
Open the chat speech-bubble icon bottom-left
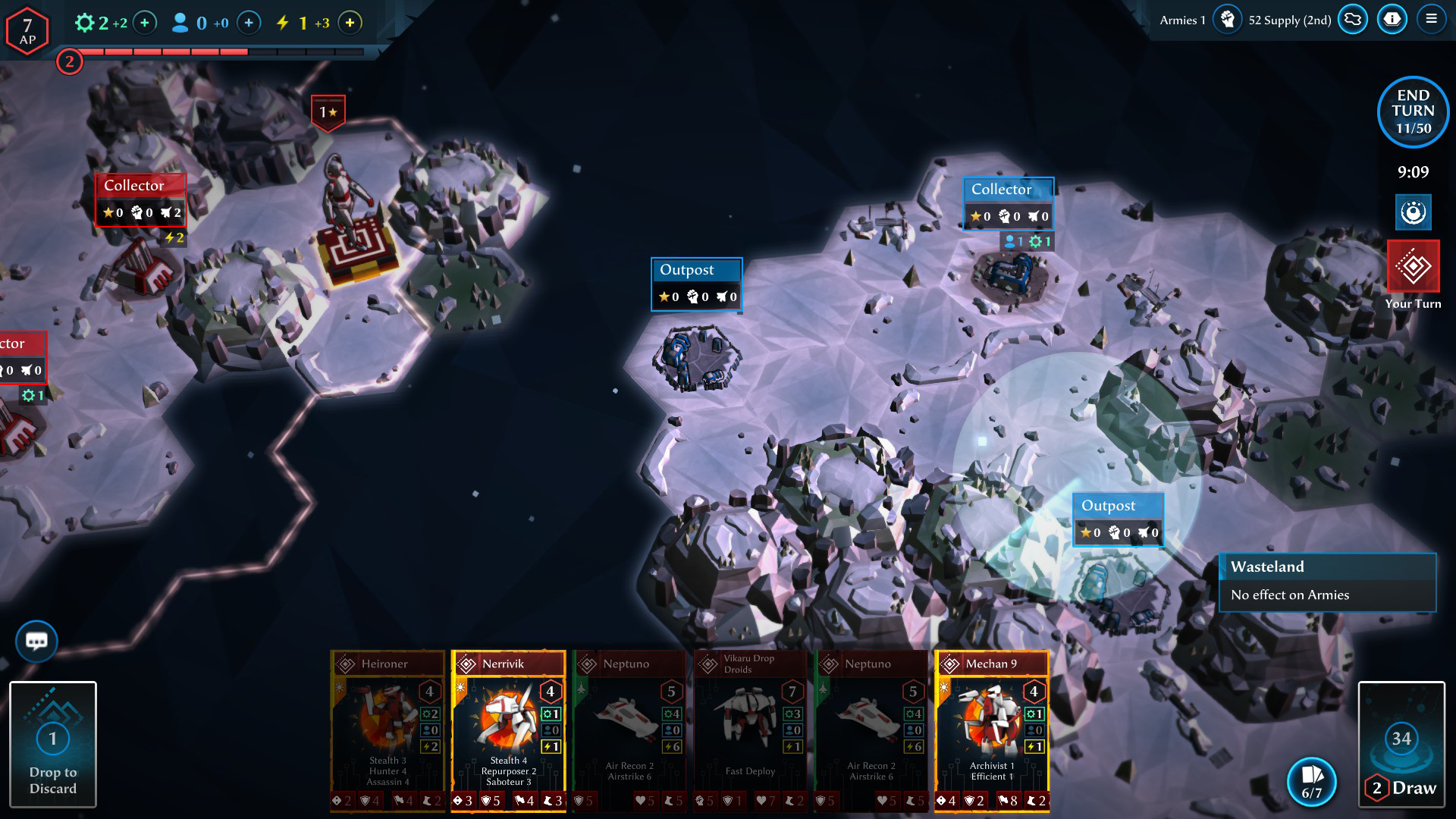(x=36, y=641)
